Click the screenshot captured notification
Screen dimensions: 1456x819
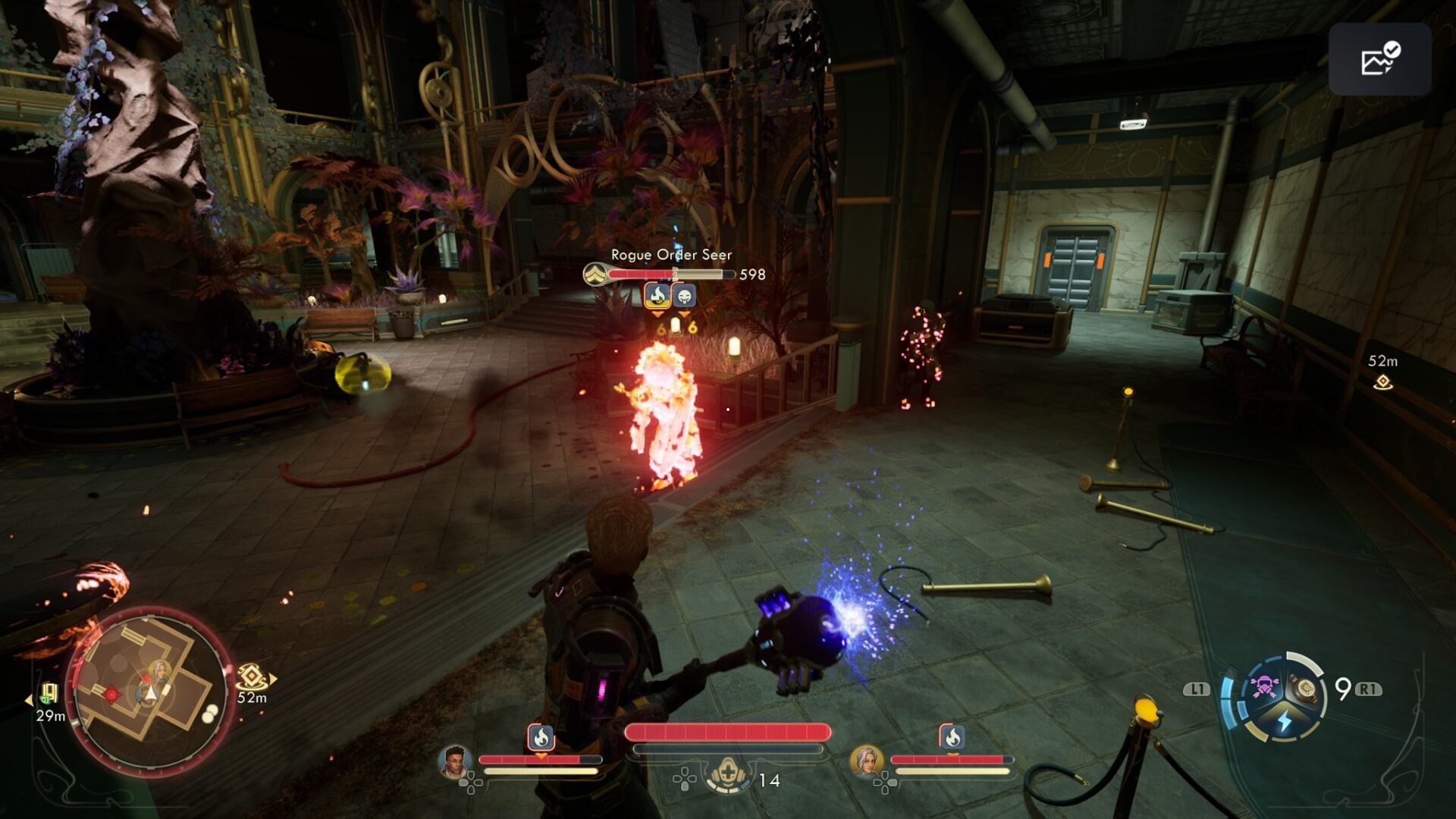coord(1379,59)
